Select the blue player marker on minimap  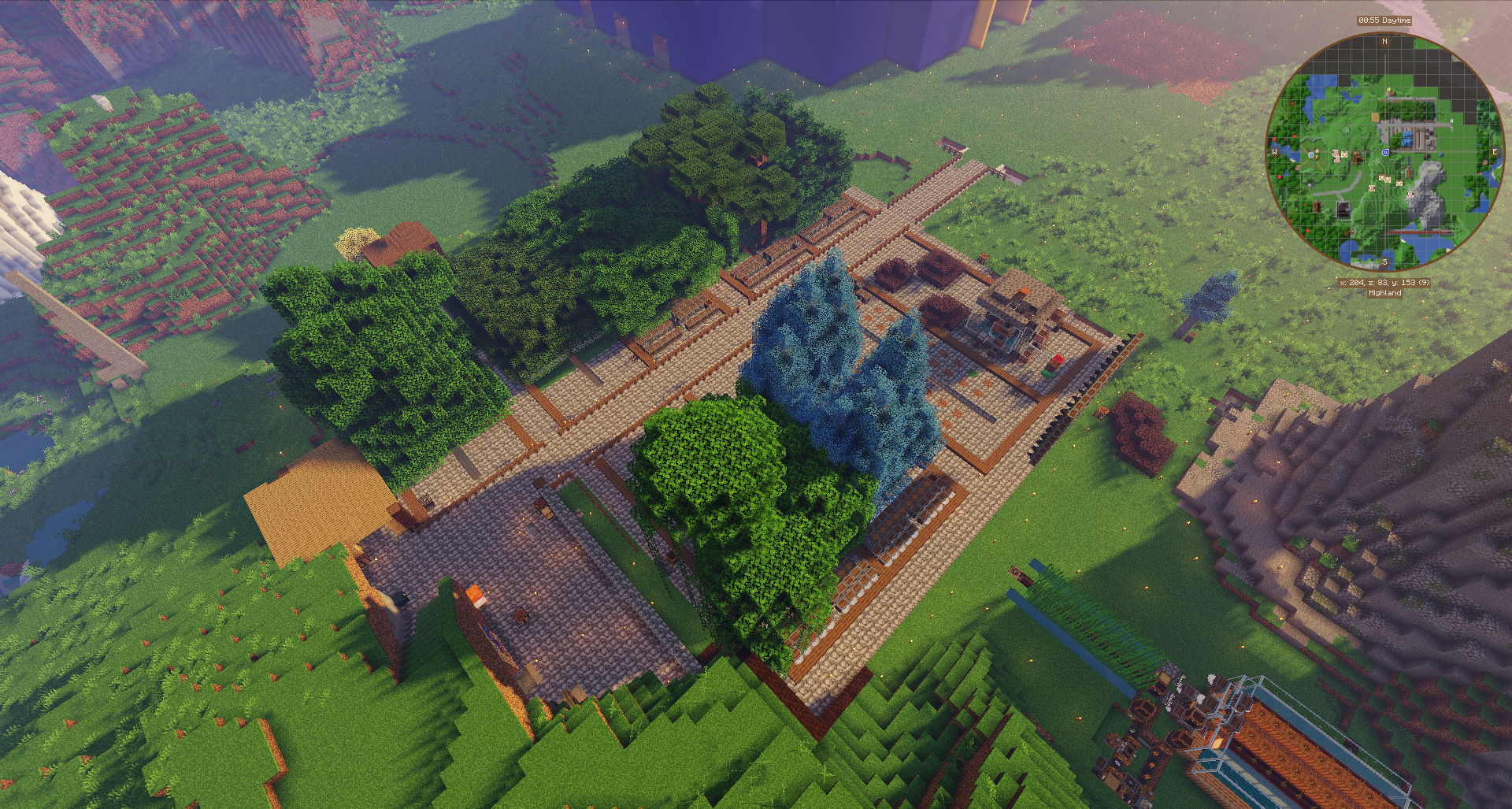pos(1384,152)
